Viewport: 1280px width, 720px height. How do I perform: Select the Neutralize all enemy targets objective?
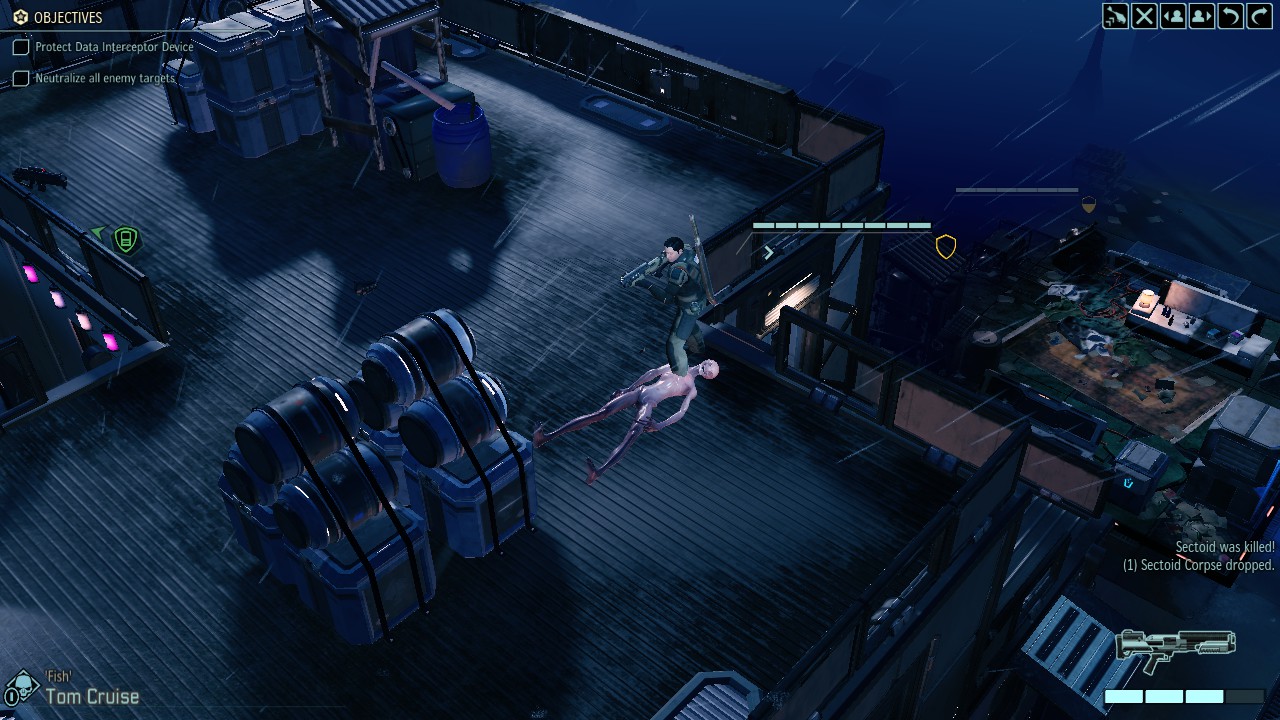click(105, 78)
